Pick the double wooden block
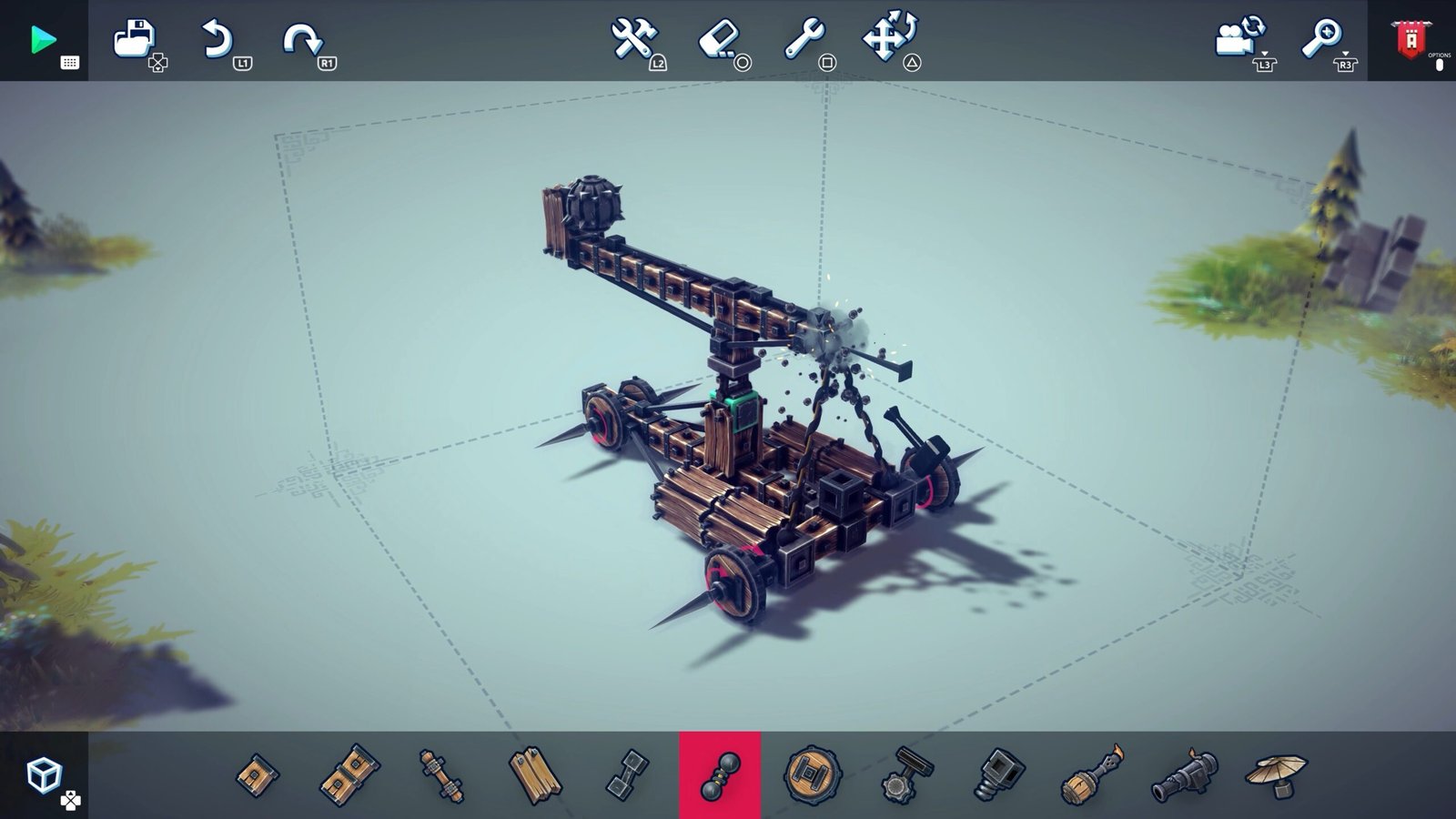 pos(350,775)
